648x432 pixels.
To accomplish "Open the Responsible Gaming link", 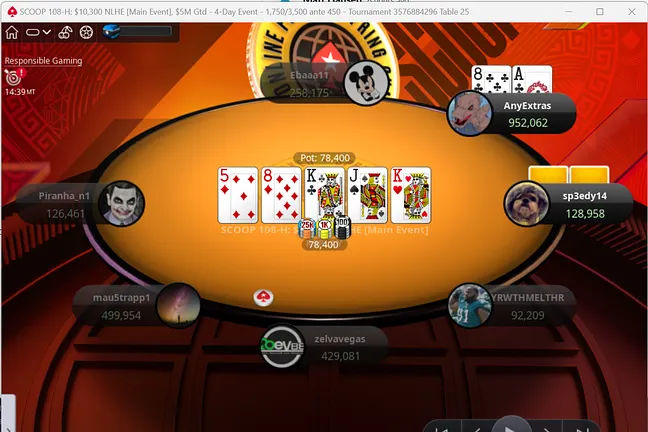I will 43,60.
